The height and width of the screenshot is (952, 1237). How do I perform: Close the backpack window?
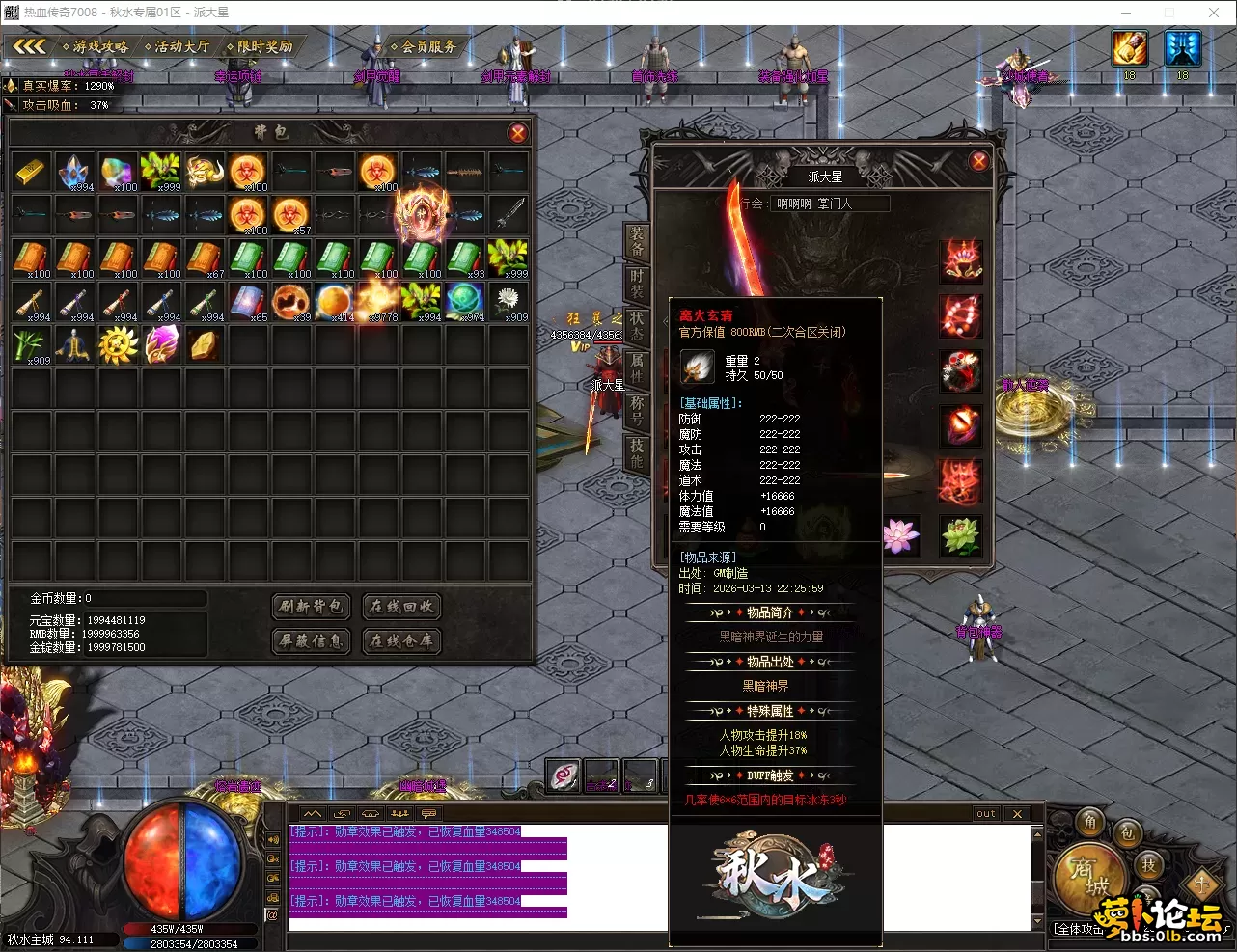point(518,133)
